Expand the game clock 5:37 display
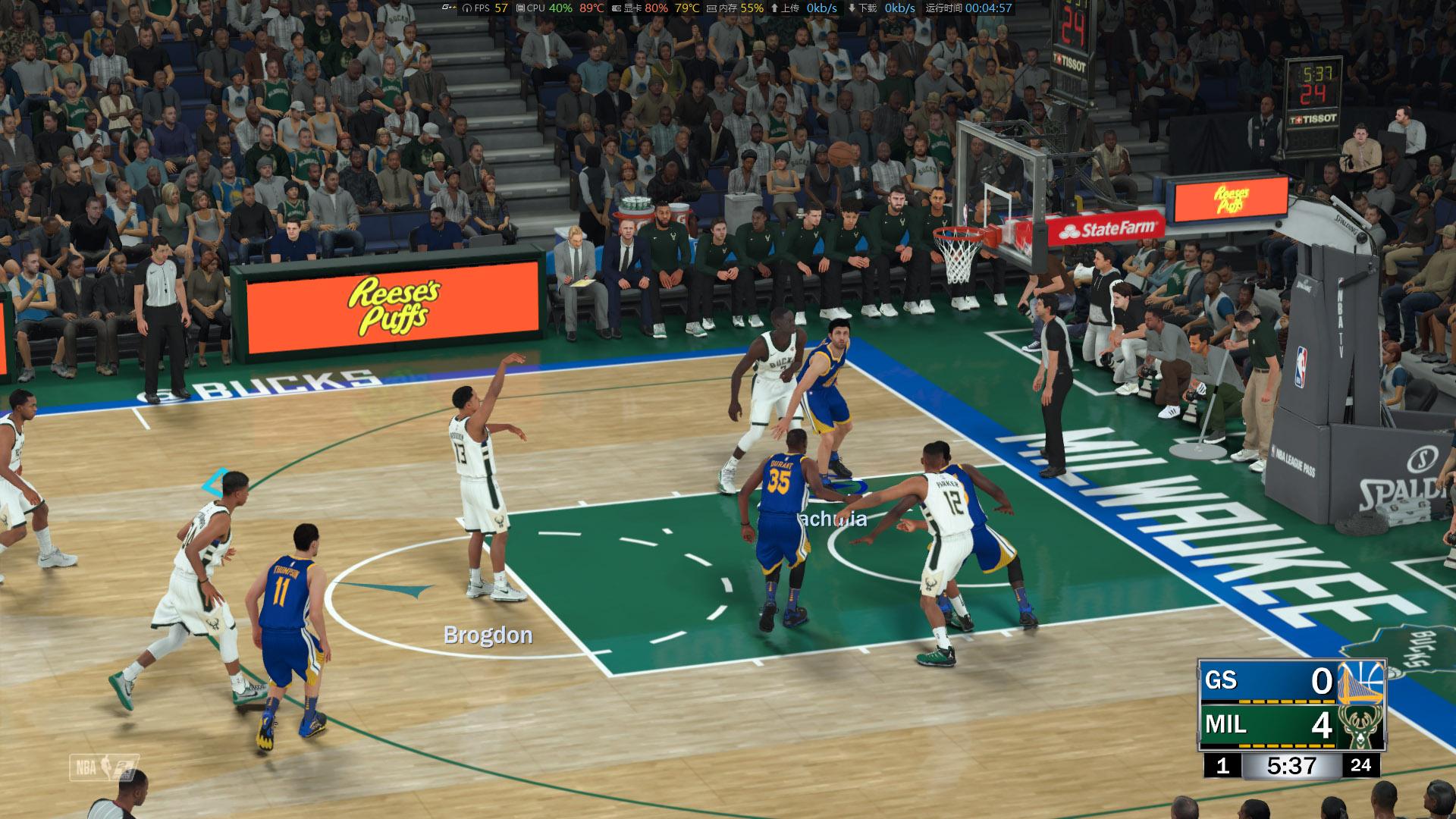Screen dimensions: 1456x819 [1291, 766]
